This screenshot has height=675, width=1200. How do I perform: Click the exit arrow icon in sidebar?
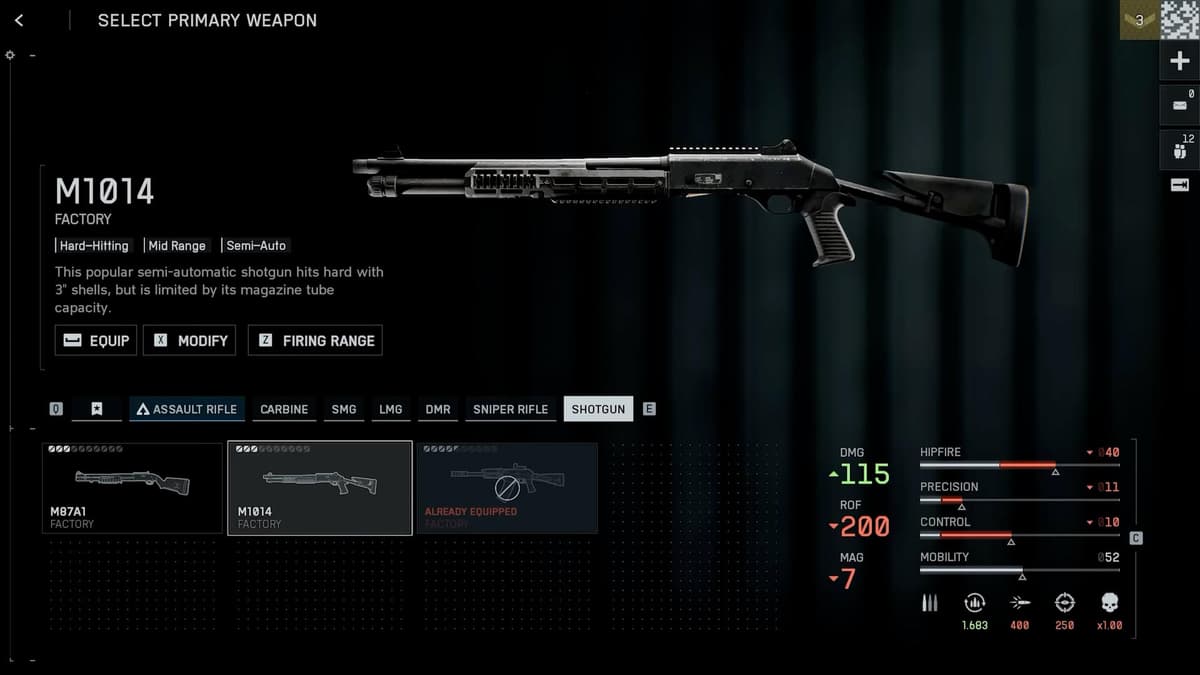coord(1179,185)
